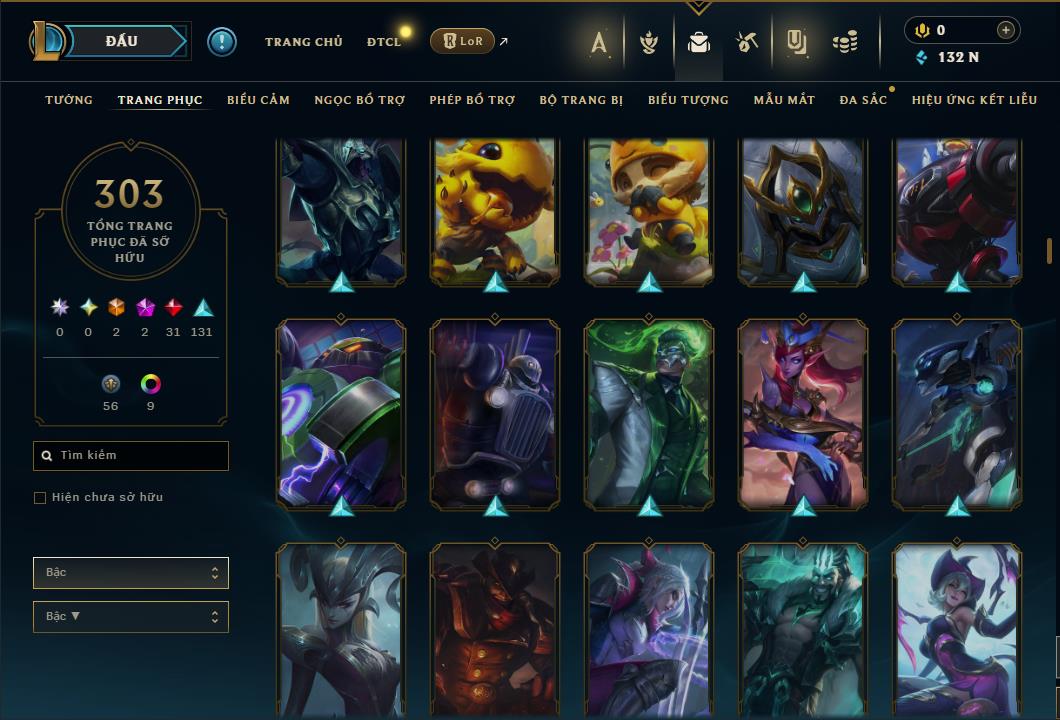Click the blue exclamation alert icon

tap(222, 42)
